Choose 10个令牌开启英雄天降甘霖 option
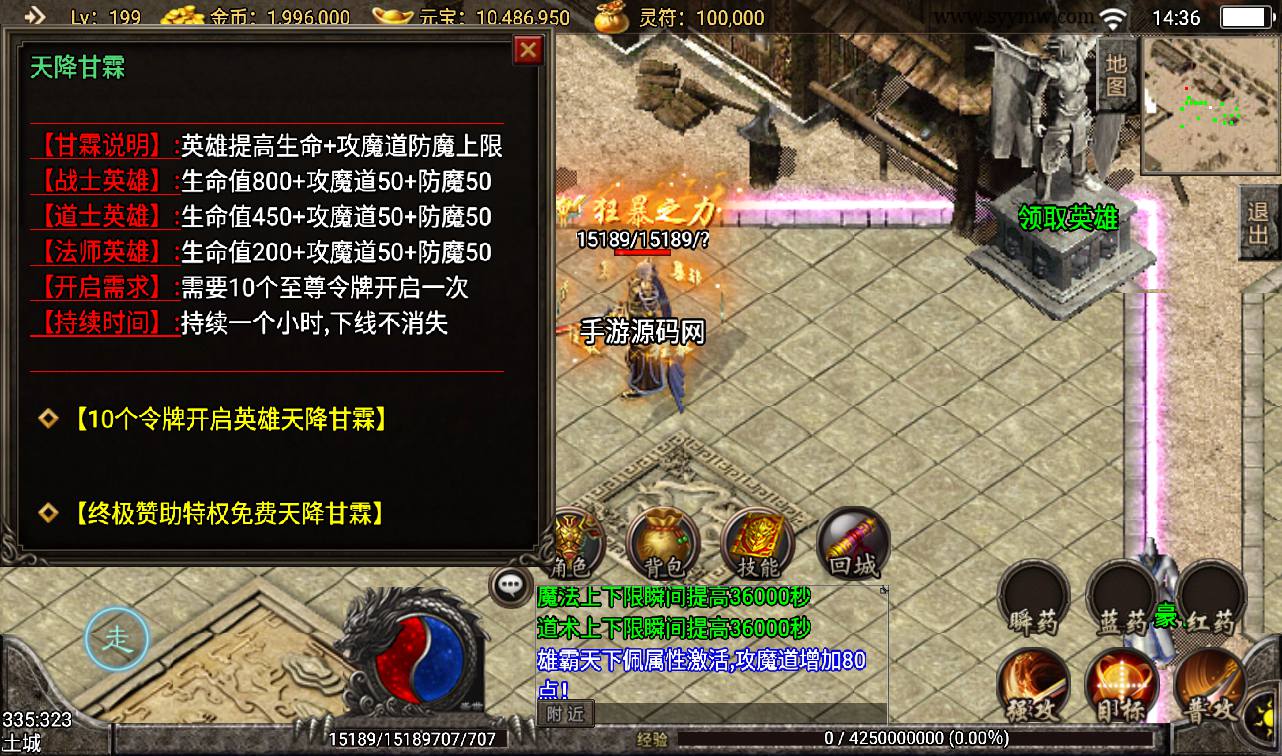The width and height of the screenshot is (1282, 756). click(230, 419)
